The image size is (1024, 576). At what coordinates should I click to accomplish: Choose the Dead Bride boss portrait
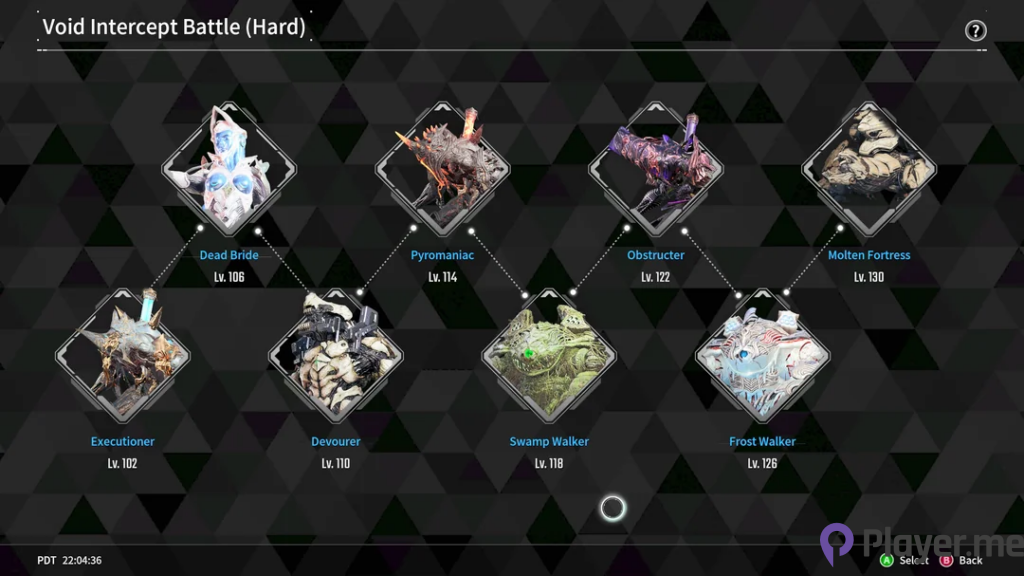[229, 168]
